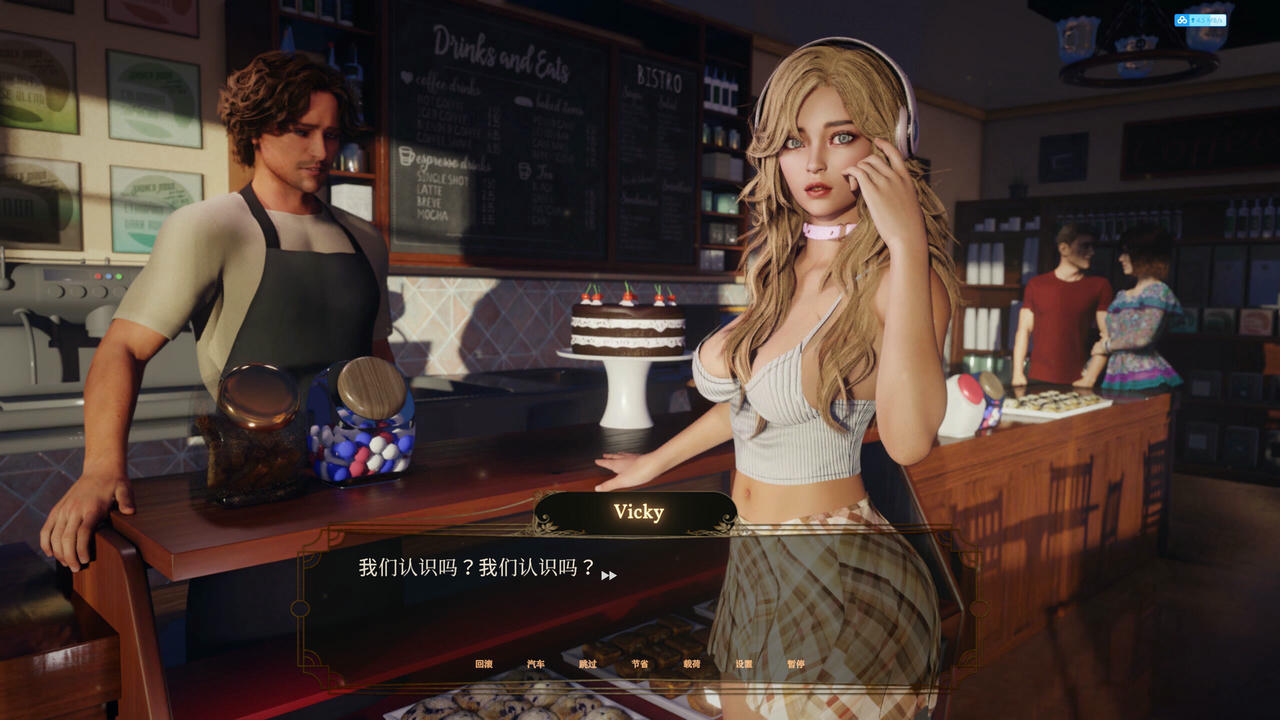Toggle the 汽车 auto-play button

pos(536,664)
